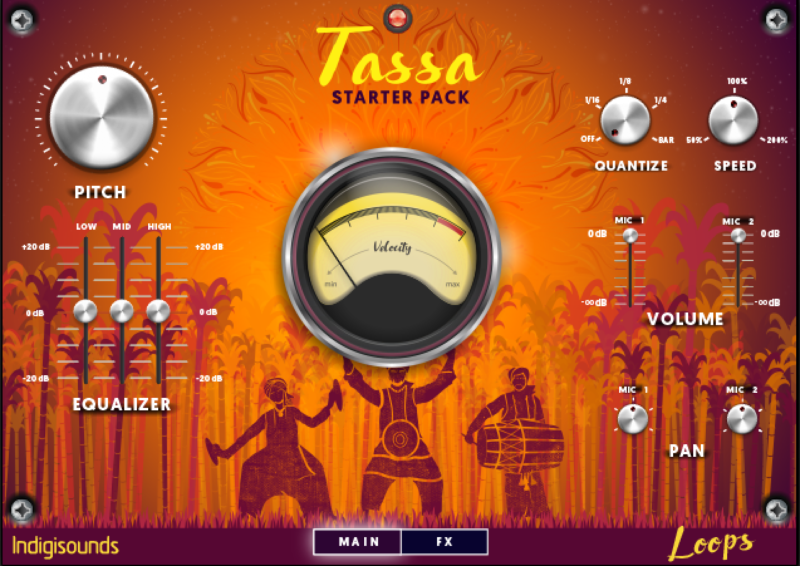Click the High equalizer slider handle
This screenshot has width=800, height=566.
(158, 311)
